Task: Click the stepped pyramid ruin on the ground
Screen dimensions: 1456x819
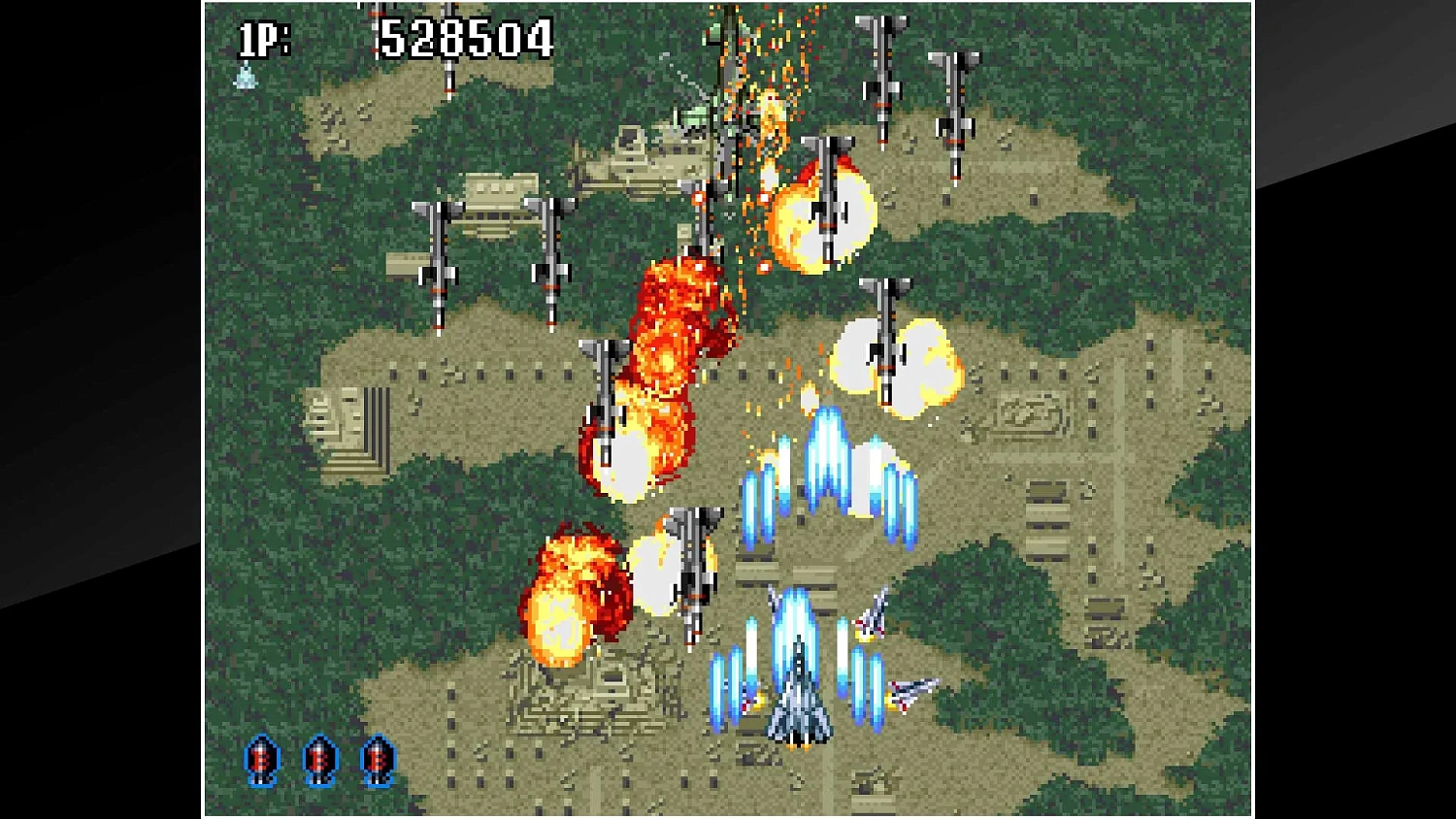Action: click(x=582, y=699)
